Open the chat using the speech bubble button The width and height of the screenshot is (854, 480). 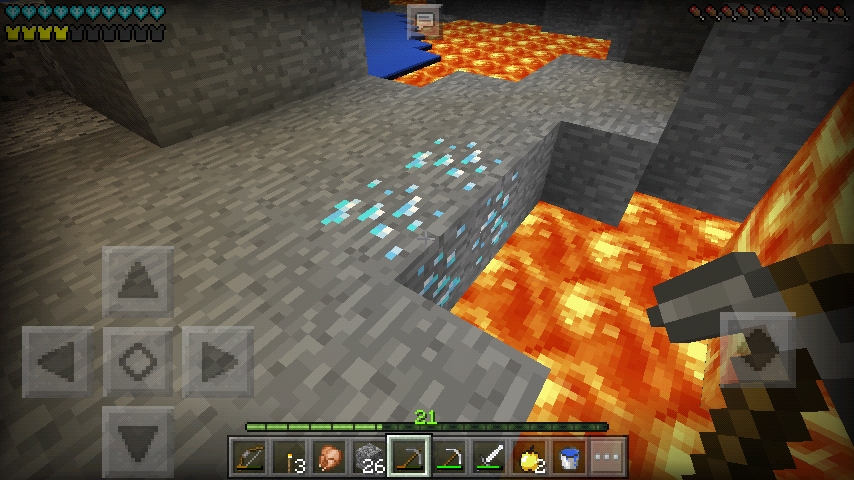[425, 21]
